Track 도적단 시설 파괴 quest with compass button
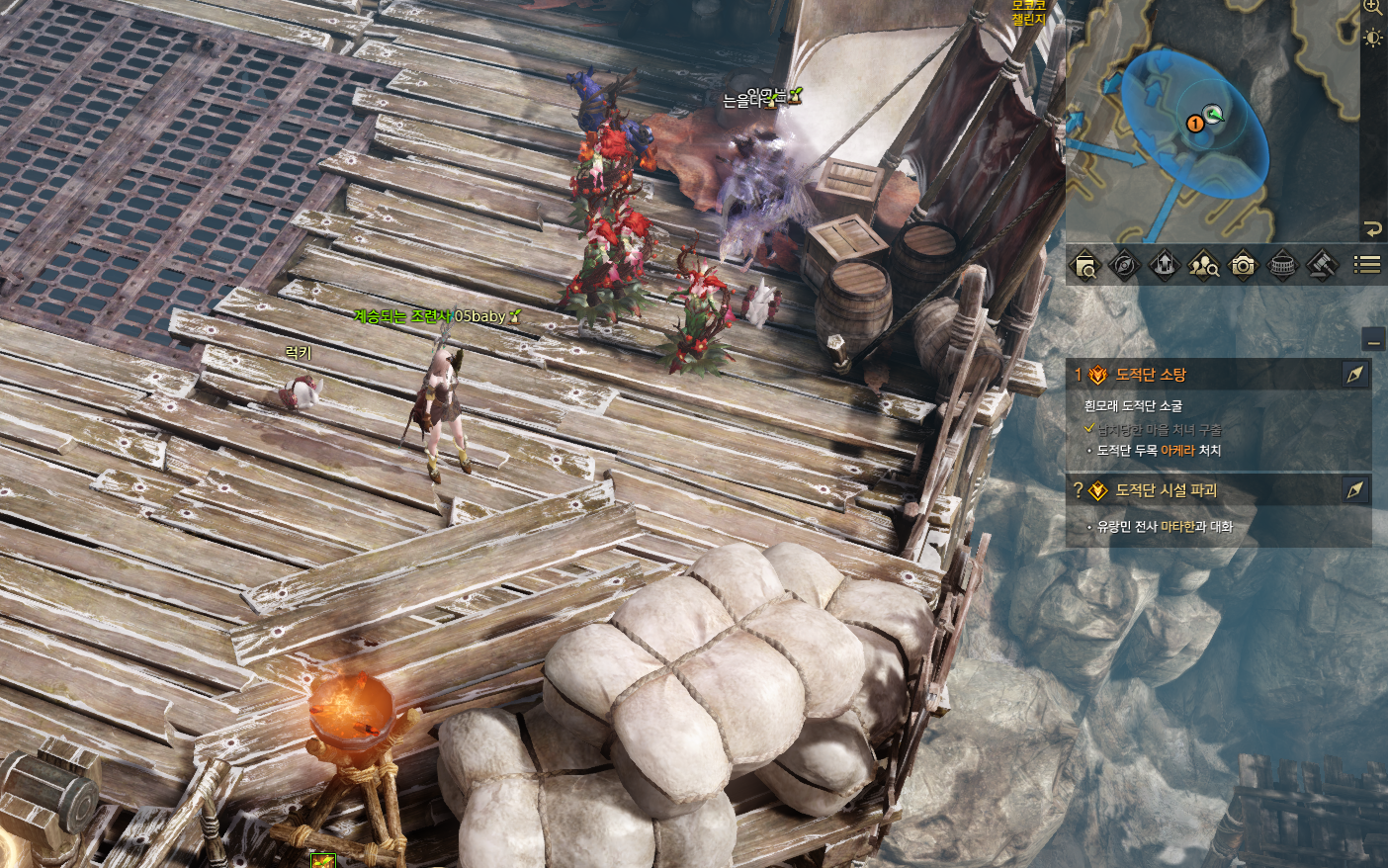Viewport: 1388px width, 868px height. coord(1355,489)
